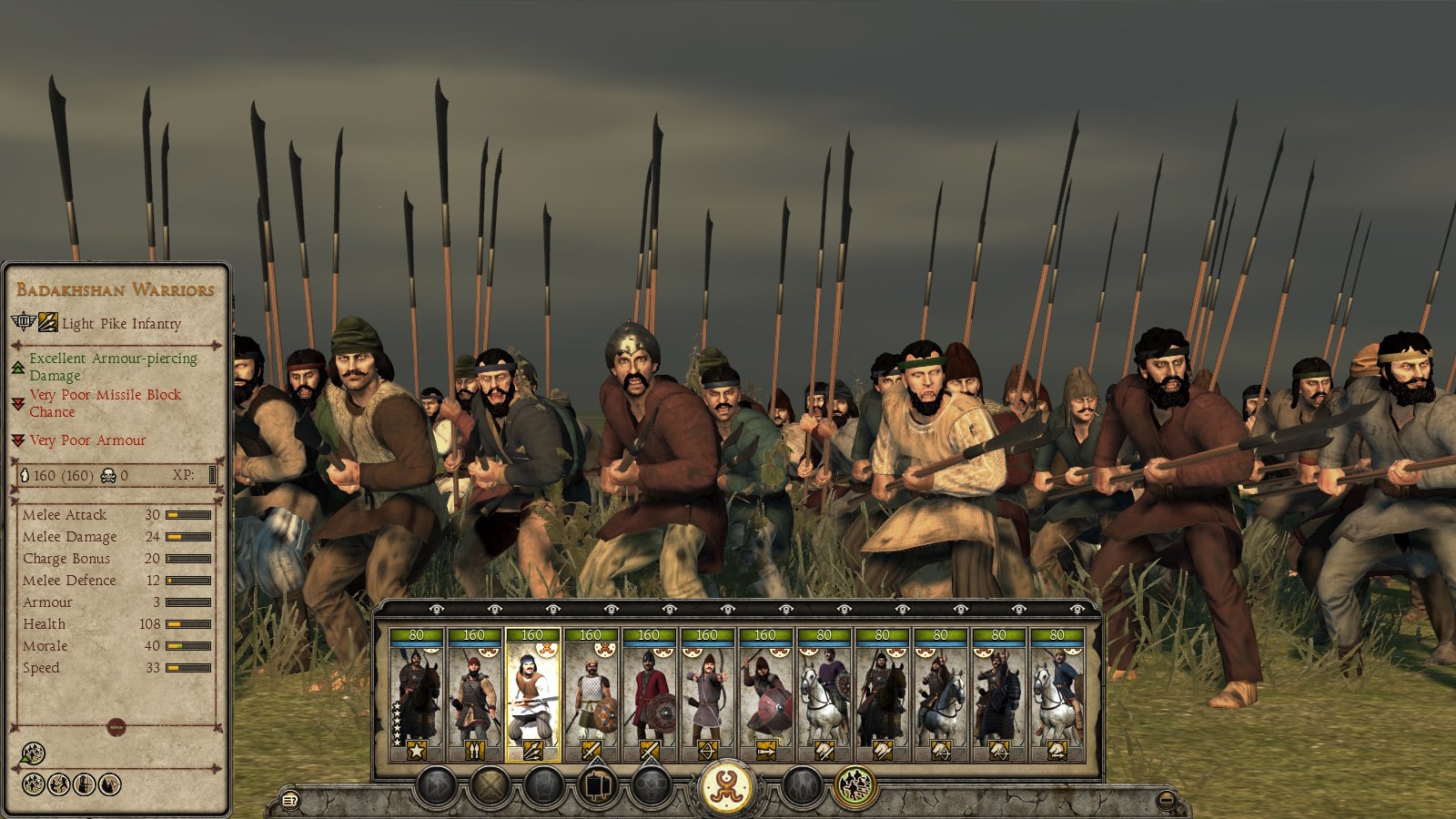Toggle the glowing green formation ability button
Image resolution: width=1456 pixels, height=819 pixels.
pos(854,785)
